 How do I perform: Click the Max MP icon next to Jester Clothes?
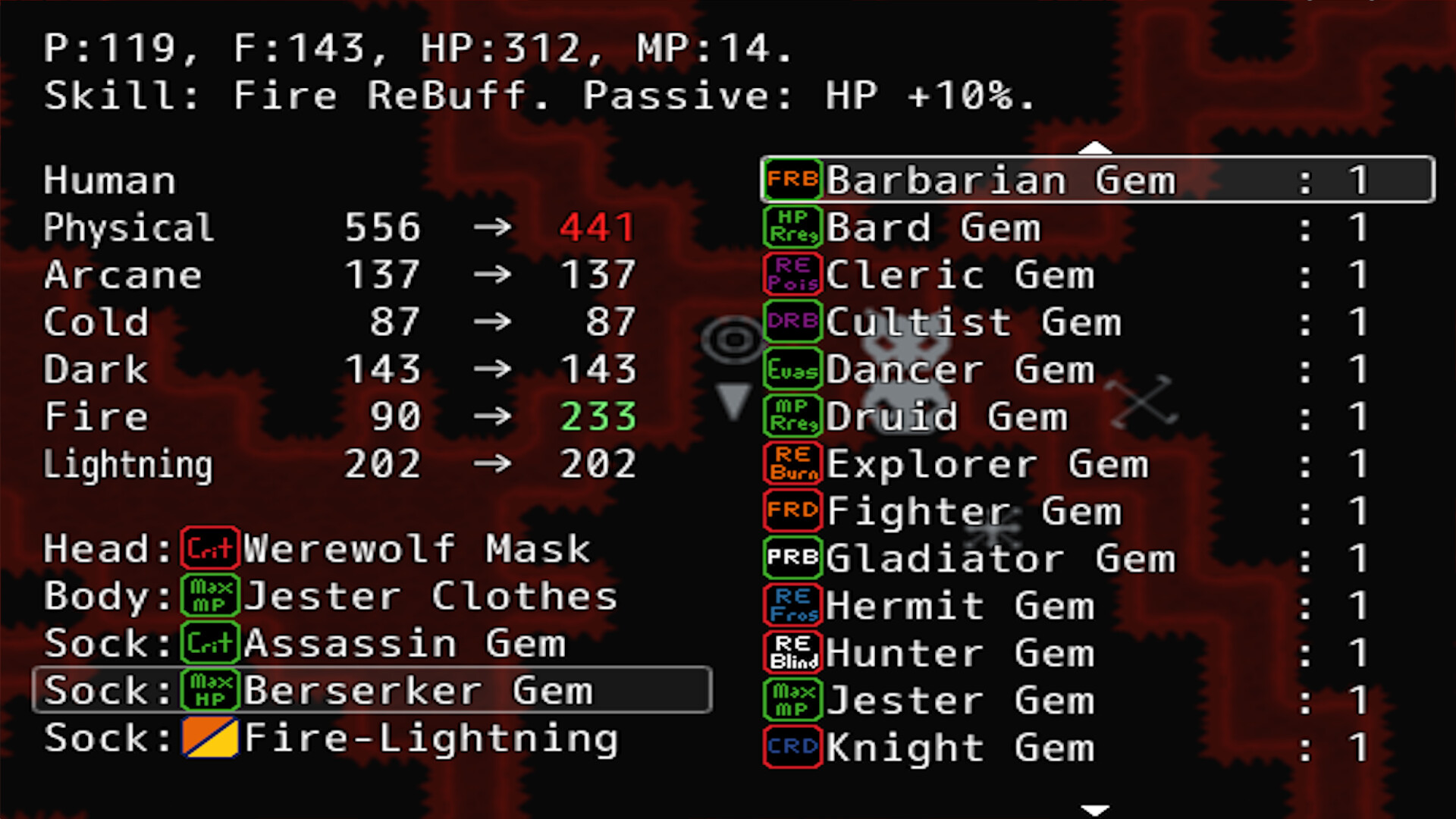pyautogui.click(x=209, y=596)
